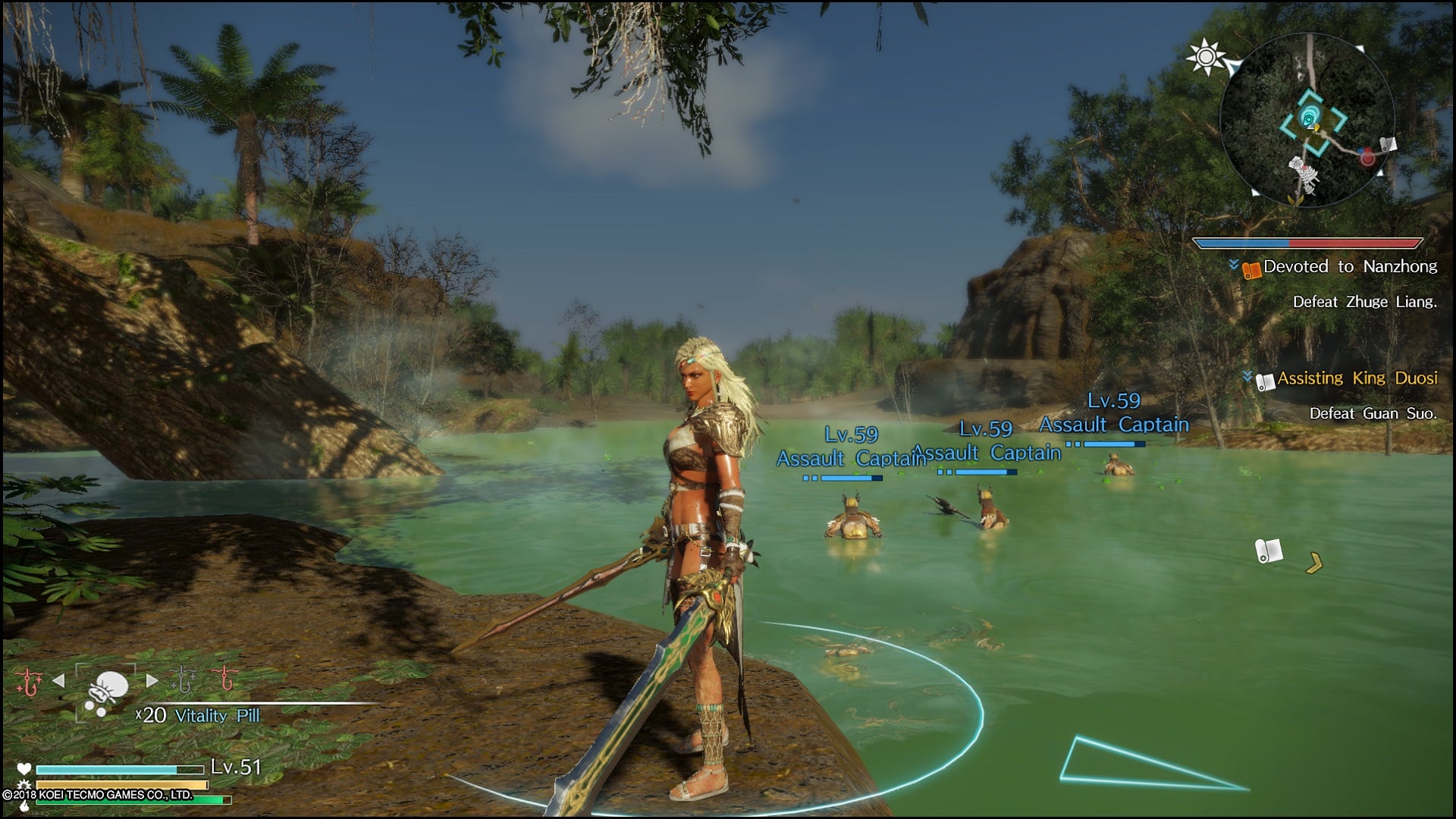Select the Devoted to Nanzhong main quest

click(1350, 267)
